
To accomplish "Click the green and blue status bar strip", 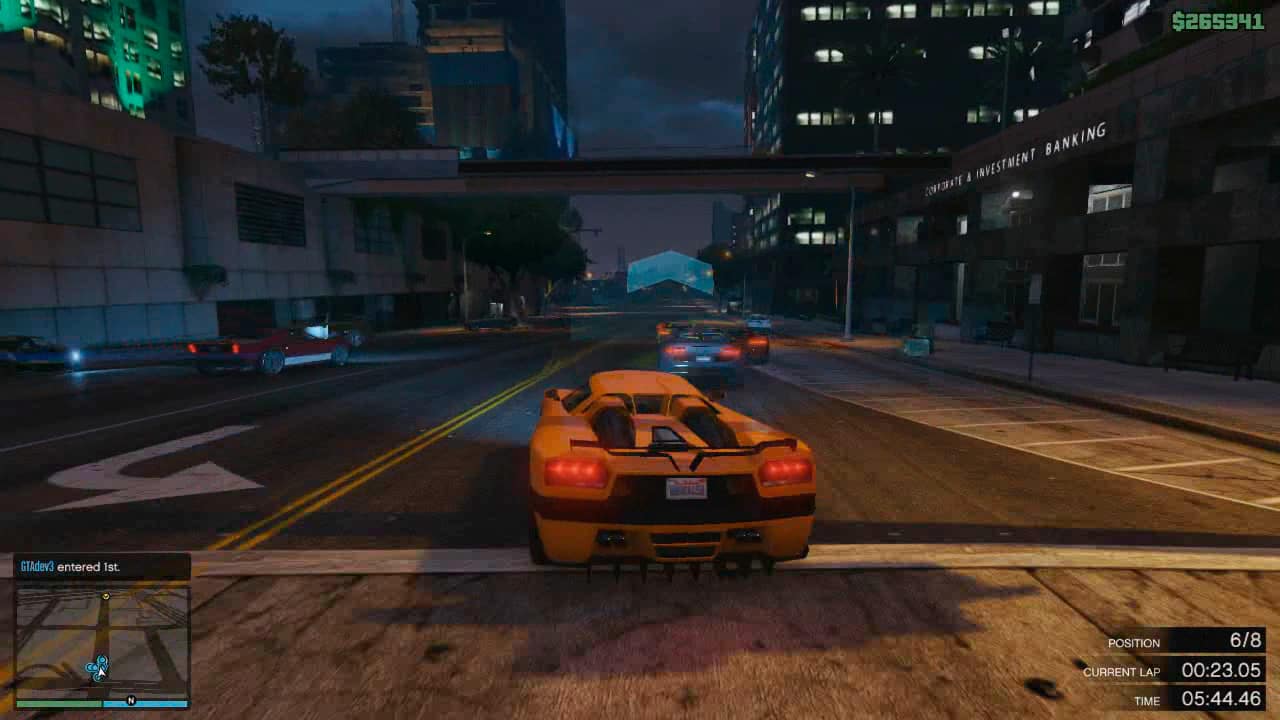I will coord(100,703).
